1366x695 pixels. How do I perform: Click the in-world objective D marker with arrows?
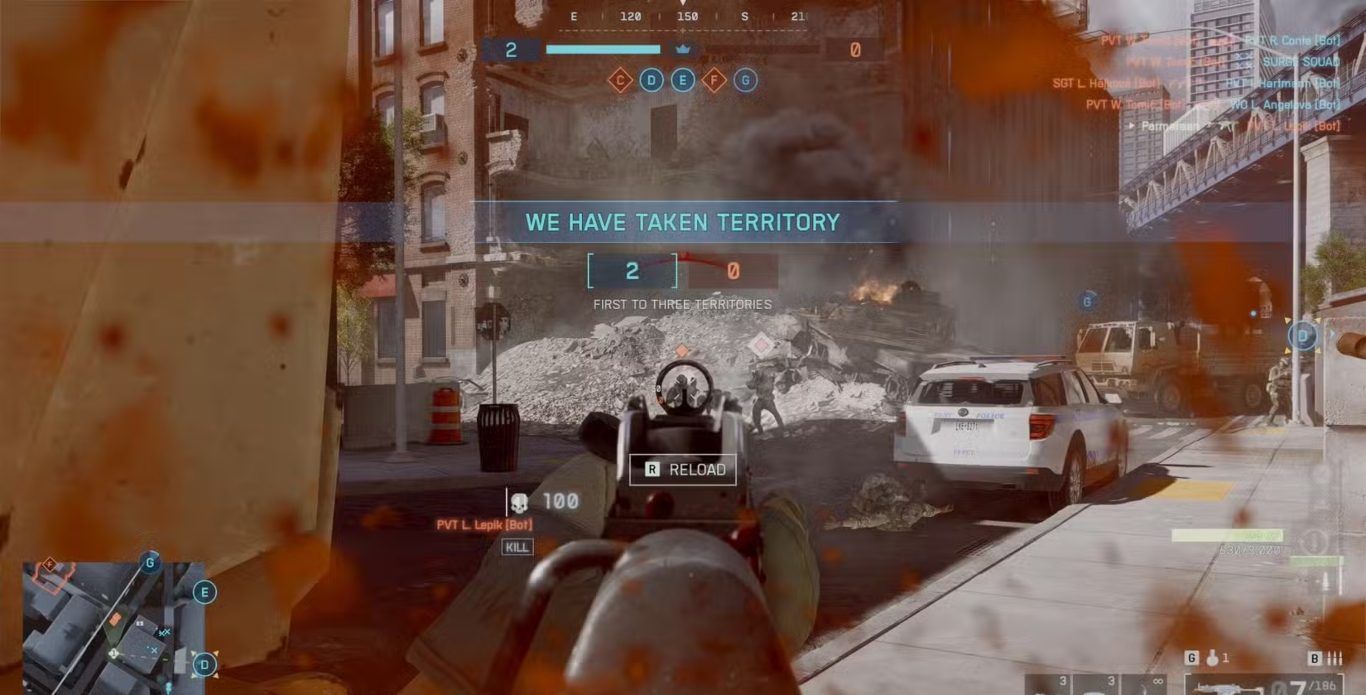[x=1302, y=336]
